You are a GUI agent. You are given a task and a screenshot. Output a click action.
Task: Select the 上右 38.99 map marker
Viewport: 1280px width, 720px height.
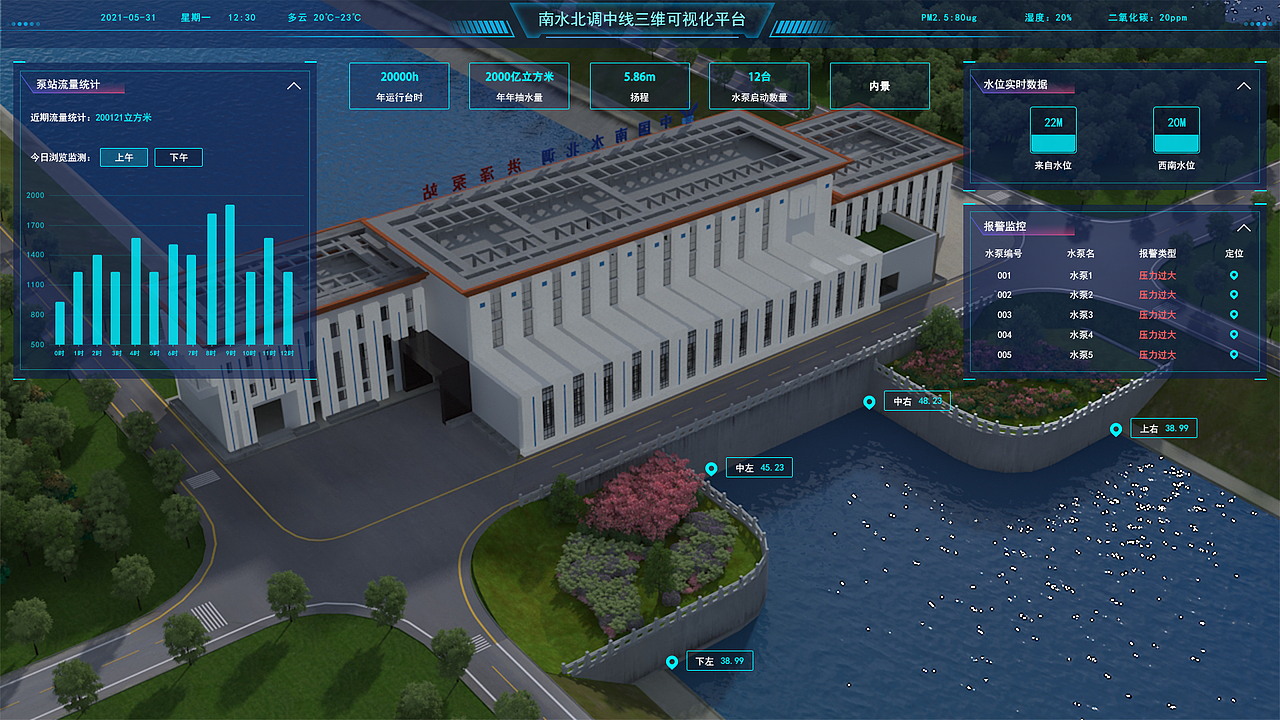tap(1116, 430)
